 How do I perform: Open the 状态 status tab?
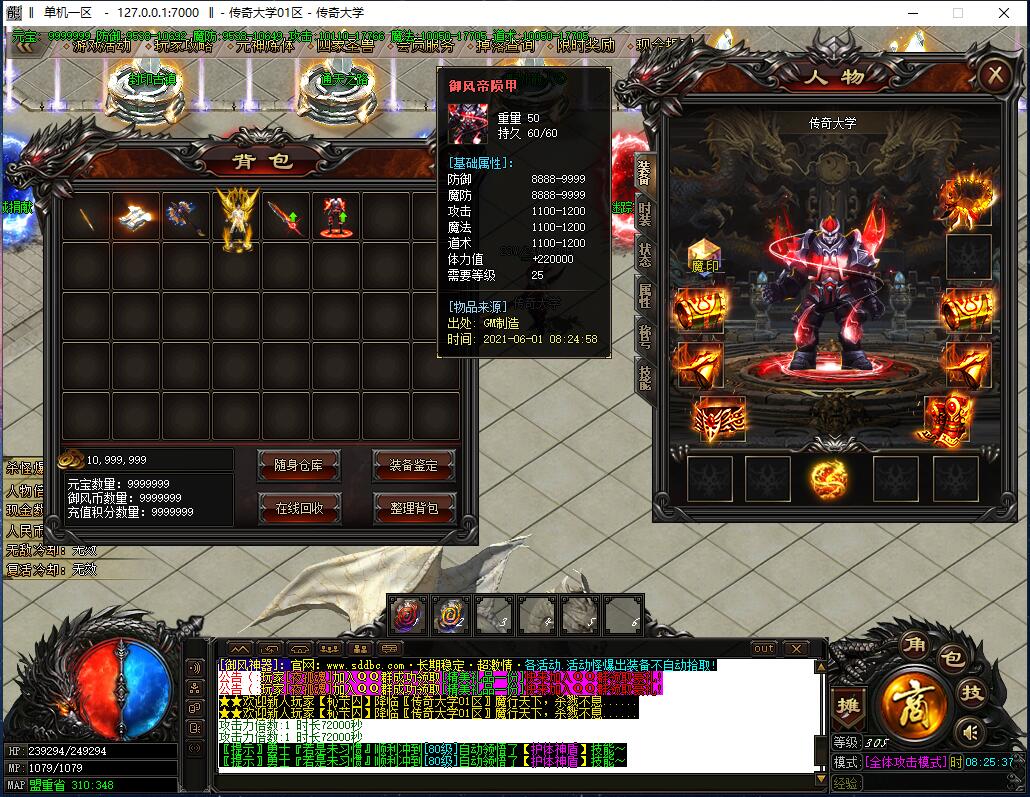[x=645, y=251]
